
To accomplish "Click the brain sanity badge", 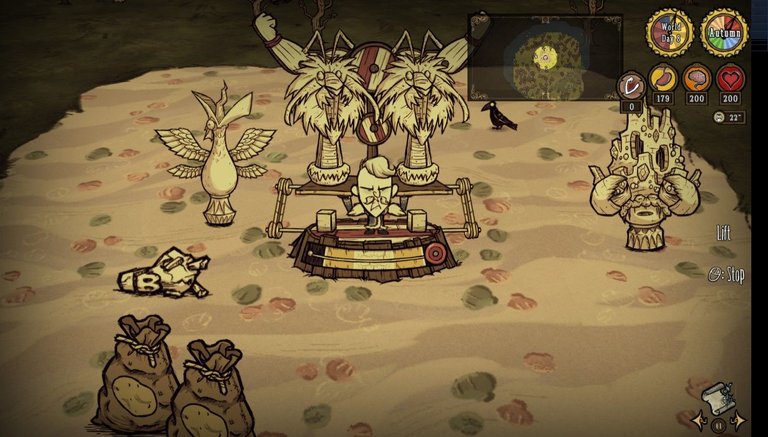I will 696,79.
